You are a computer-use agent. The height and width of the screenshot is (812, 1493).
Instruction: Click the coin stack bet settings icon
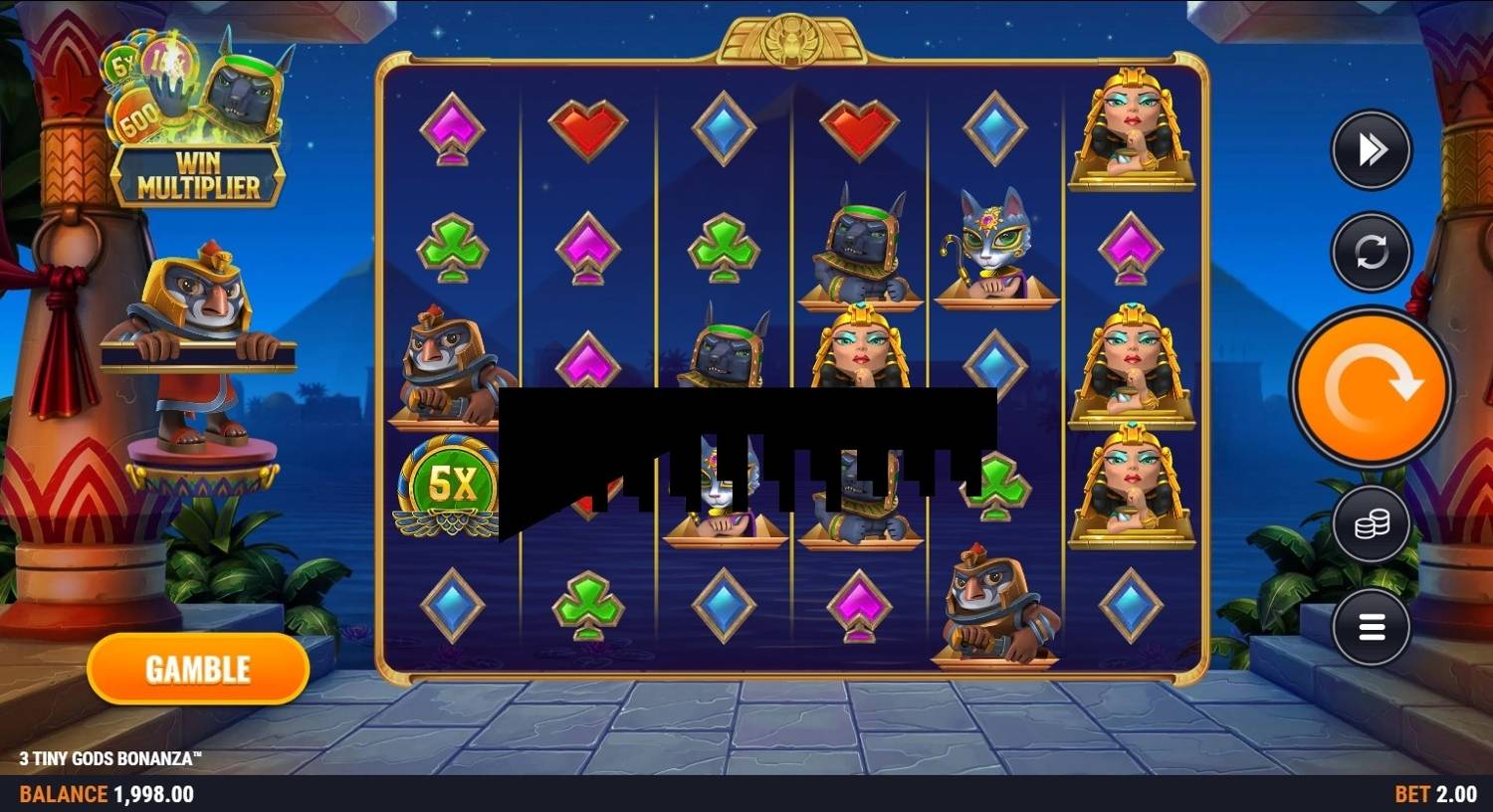pyautogui.click(x=1371, y=524)
